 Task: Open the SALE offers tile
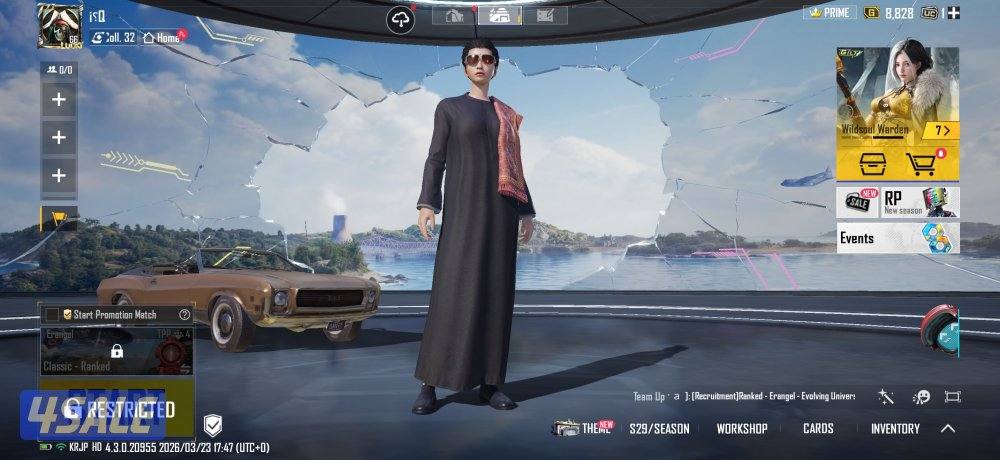pyautogui.click(x=857, y=202)
